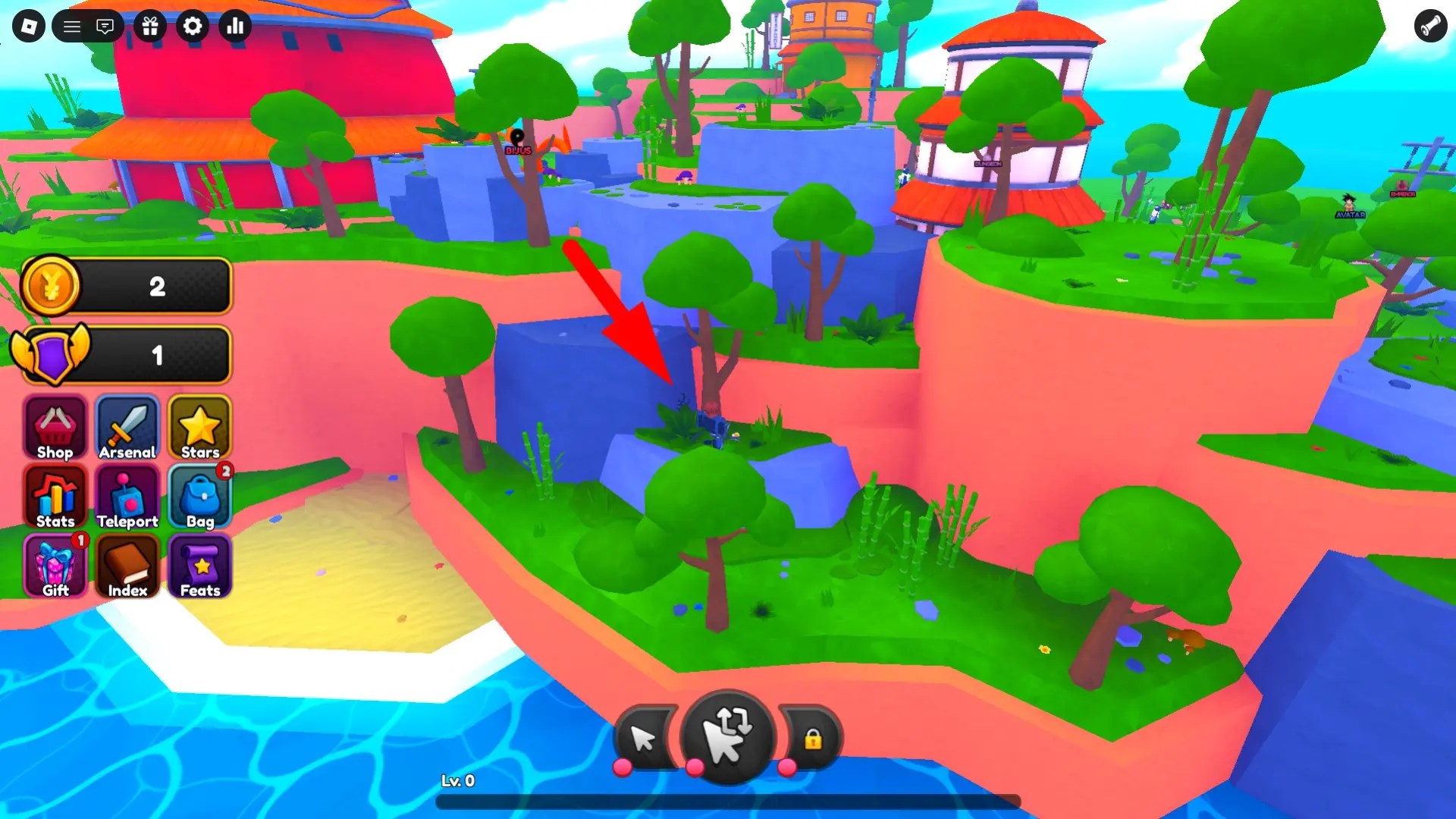1456x819 pixels.
Task: Open the Roblox rewards gift icon
Action: (151, 26)
